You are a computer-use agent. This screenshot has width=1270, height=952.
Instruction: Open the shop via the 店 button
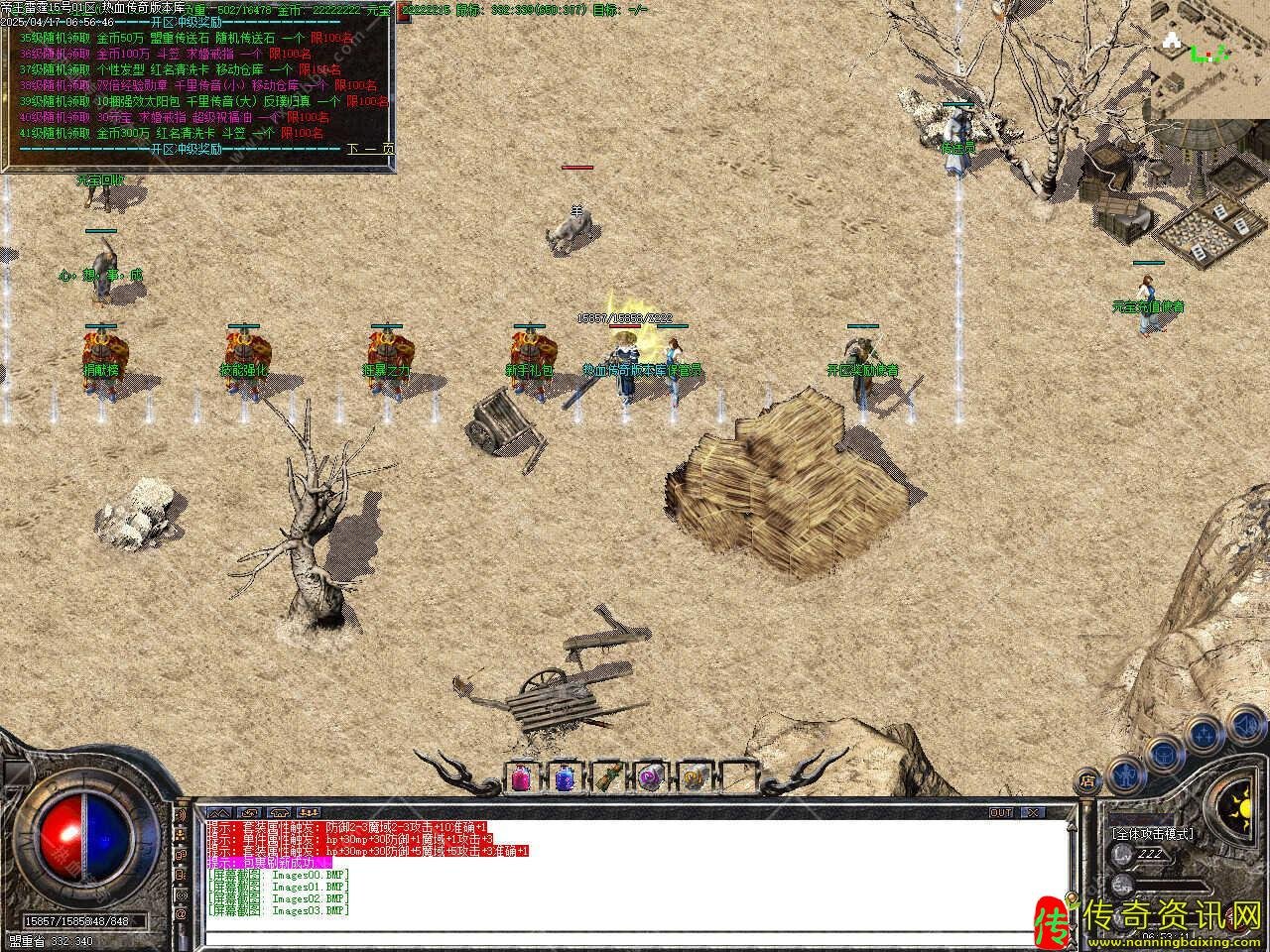coord(1088,778)
